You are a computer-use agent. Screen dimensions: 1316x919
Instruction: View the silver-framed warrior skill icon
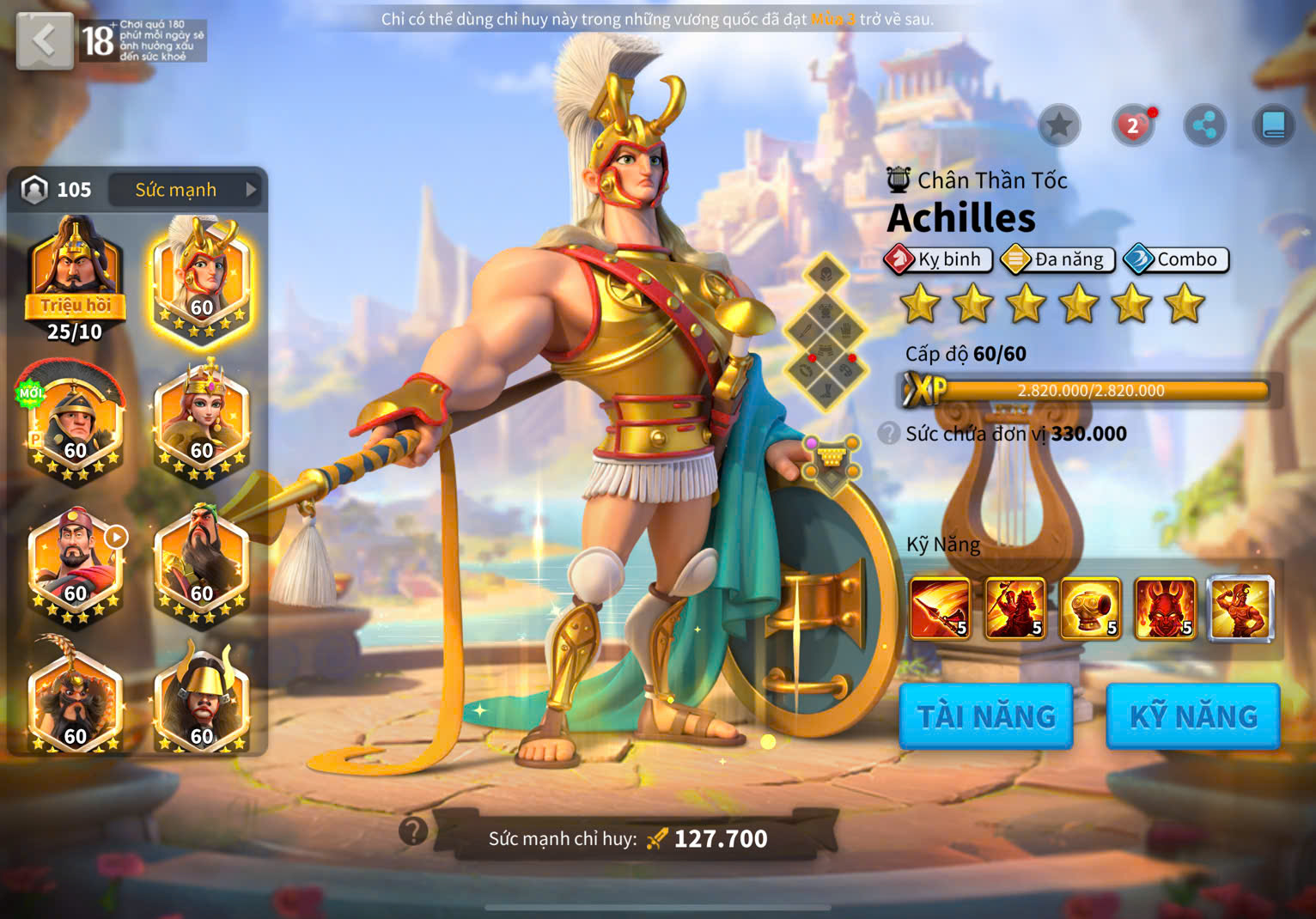tap(1240, 609)
